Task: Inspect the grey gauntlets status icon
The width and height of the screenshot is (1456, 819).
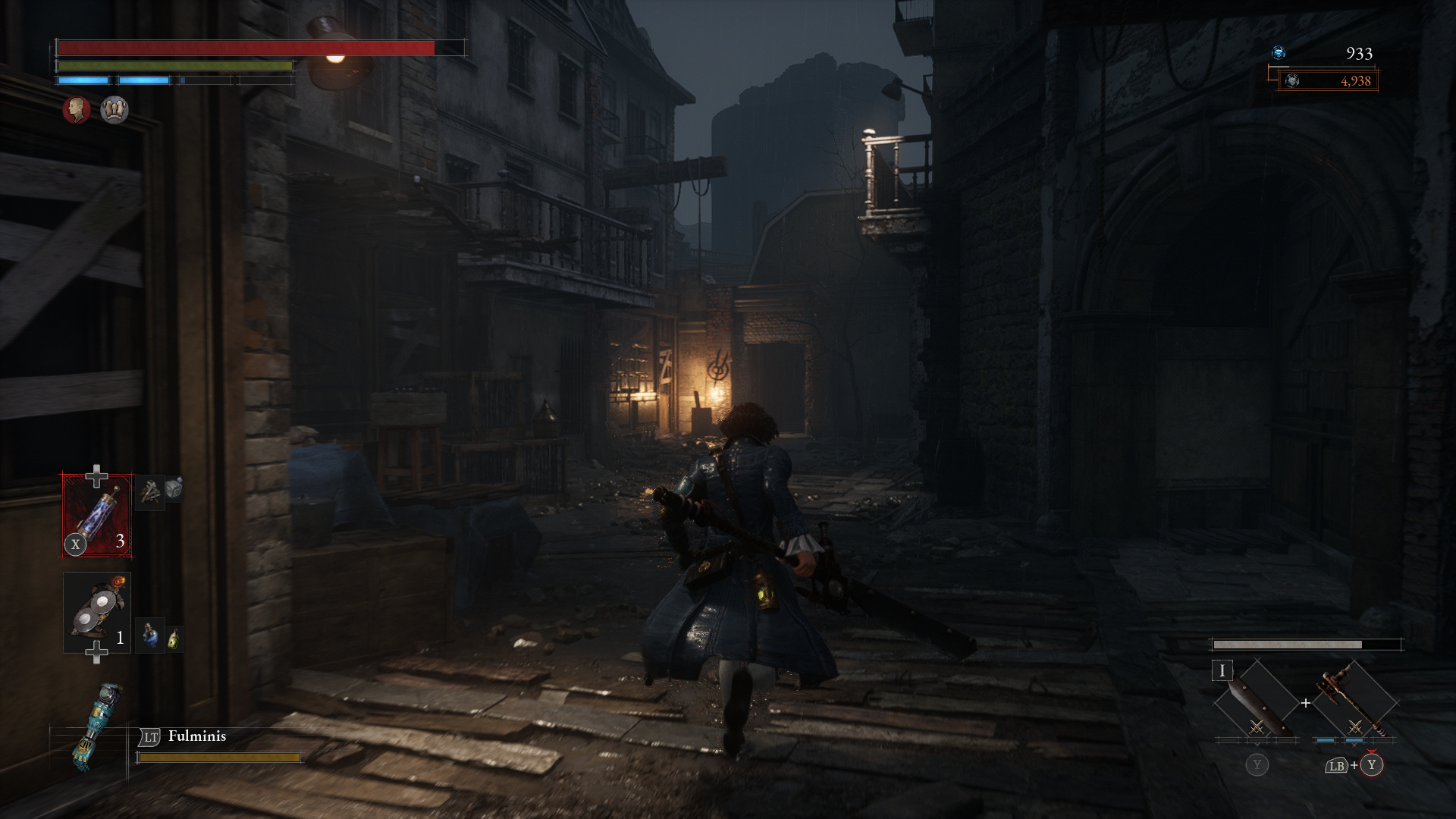Action: click(115, 110)
